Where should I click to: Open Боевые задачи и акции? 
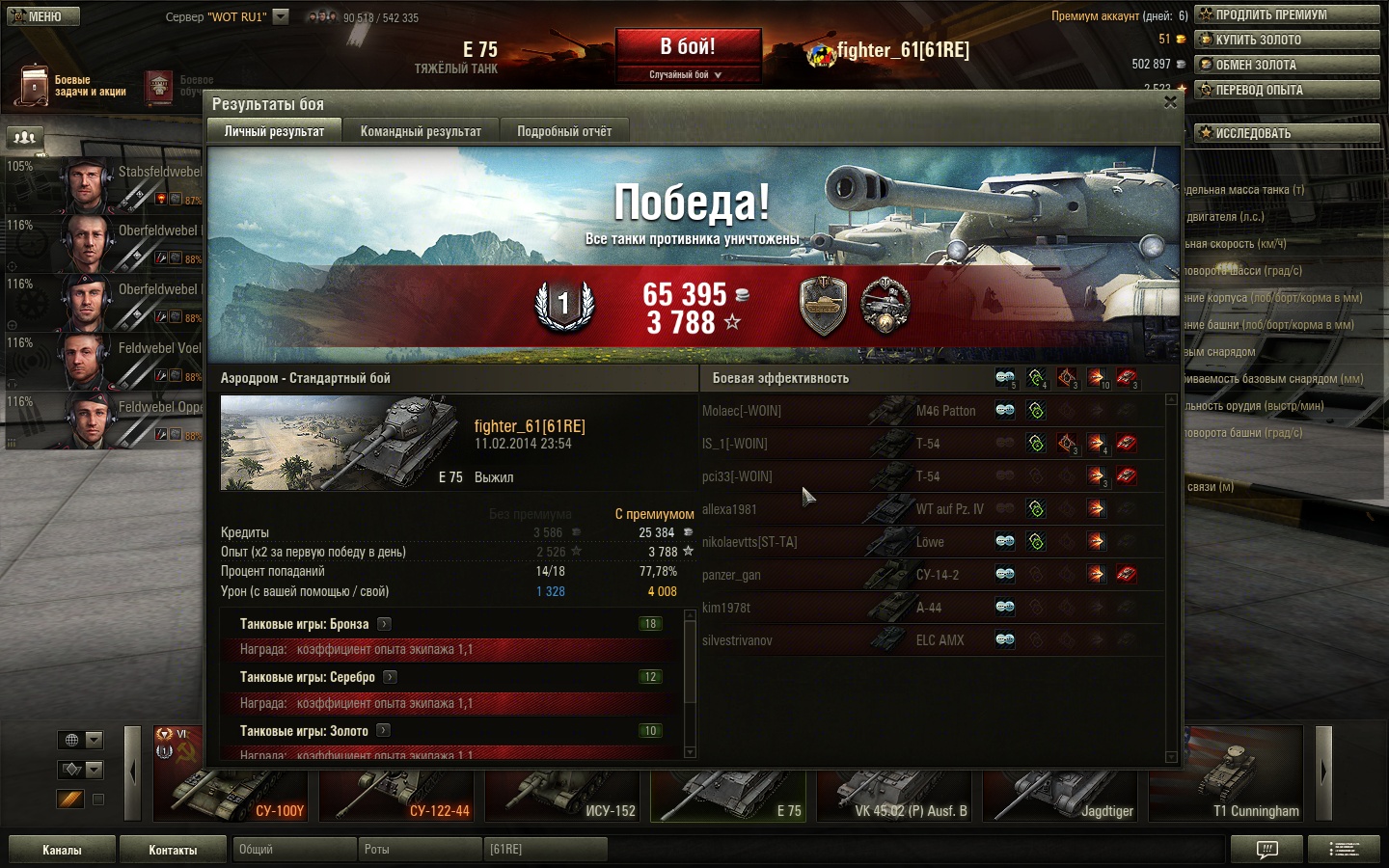[x=72, y=86]
